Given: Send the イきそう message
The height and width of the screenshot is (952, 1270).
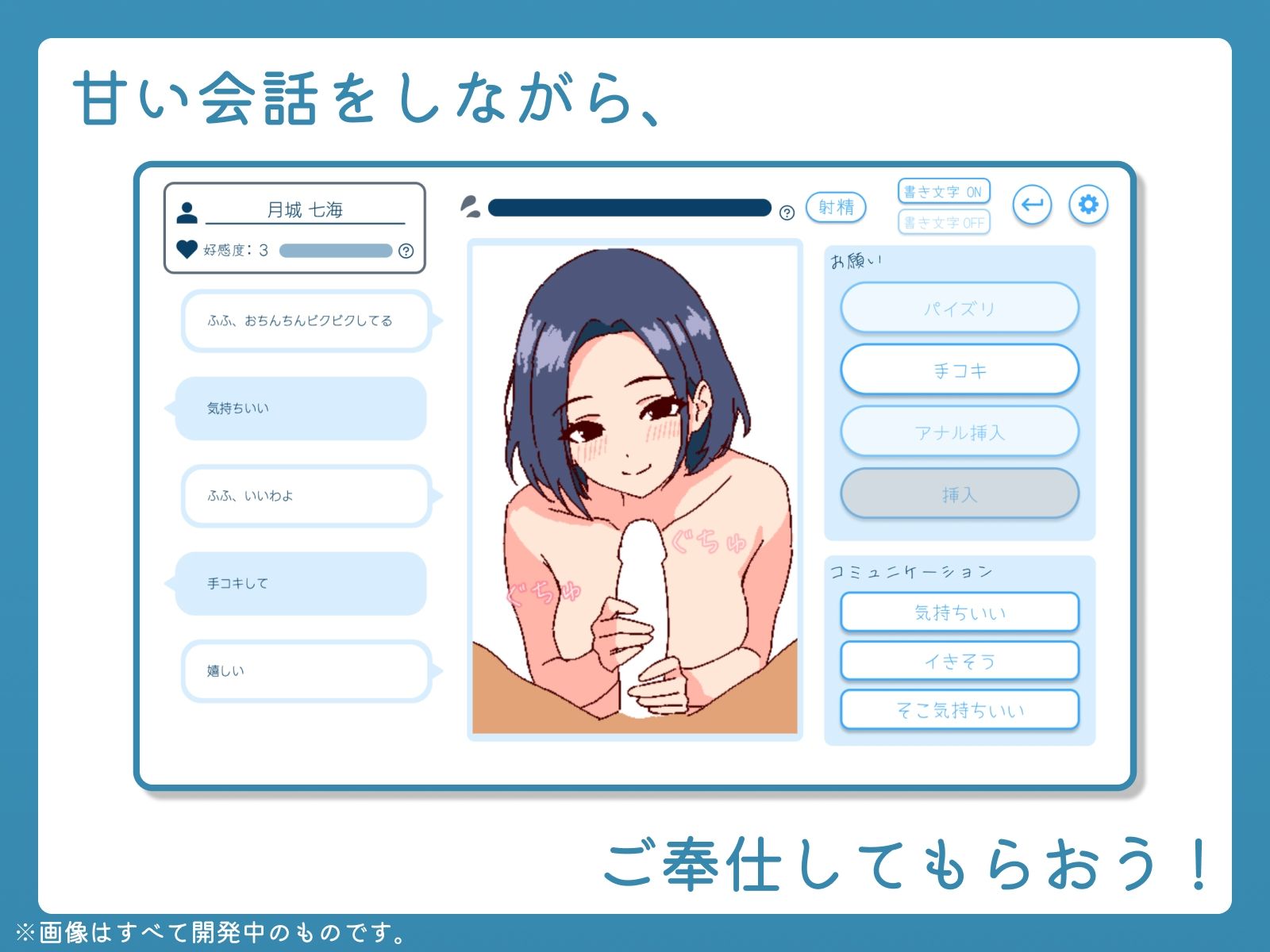Looking at the screenshot, I should (x=959, y=660).
